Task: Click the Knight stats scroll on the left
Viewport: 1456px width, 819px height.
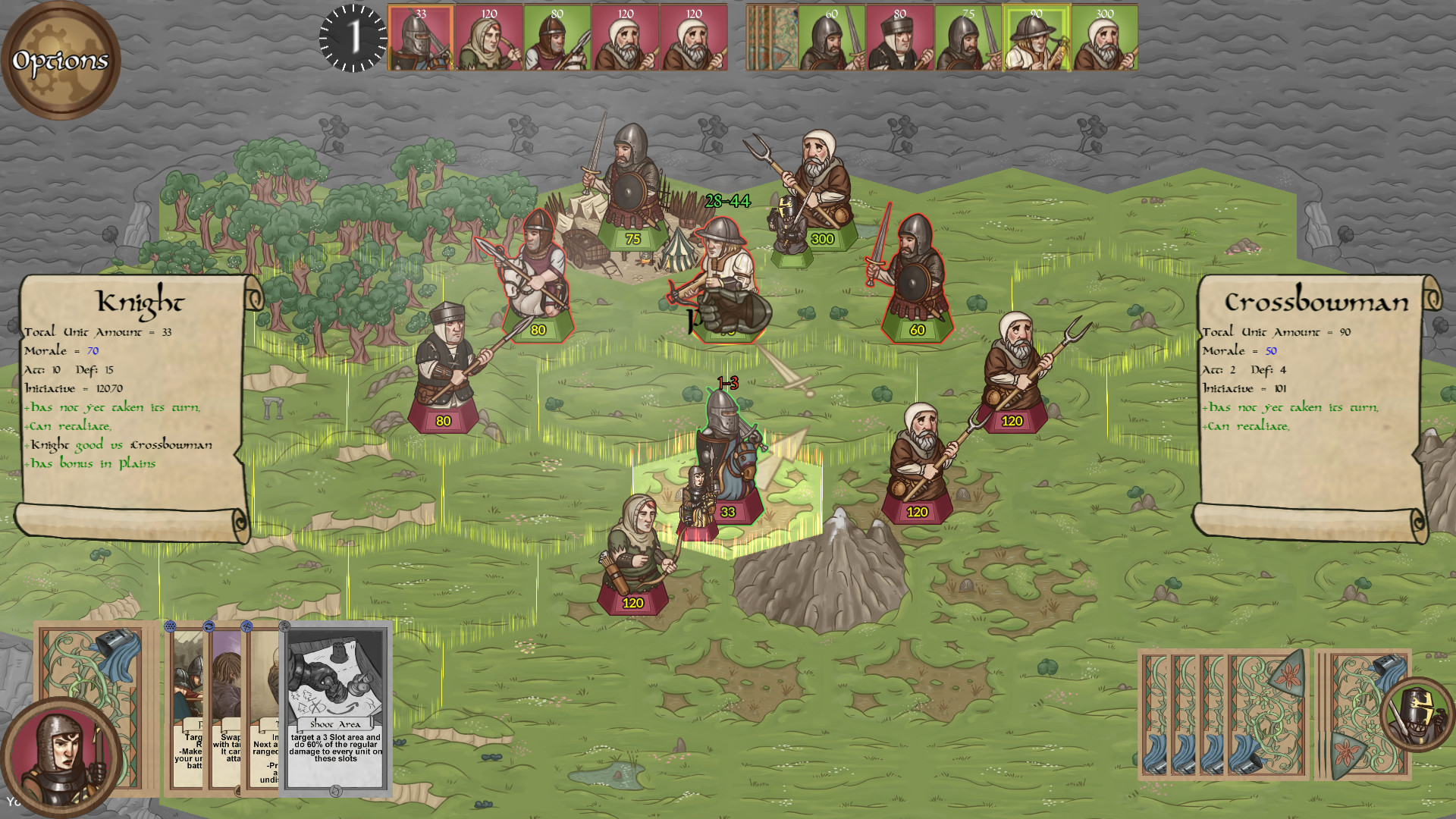Action: point(136,394)
